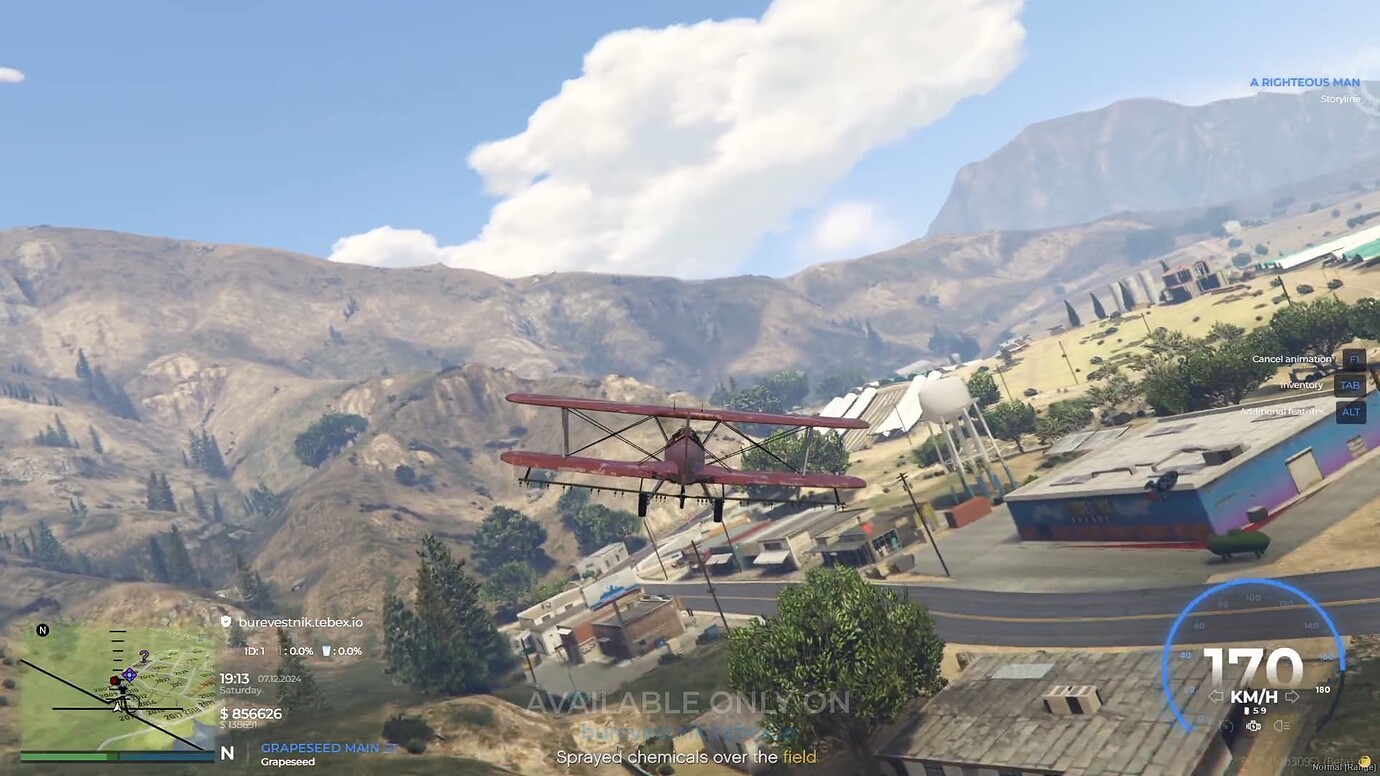The height and width of the screenshot is (776, 1380).
Task: Toggle the right turn signal arrow
Action: [x=1293, y=695]
